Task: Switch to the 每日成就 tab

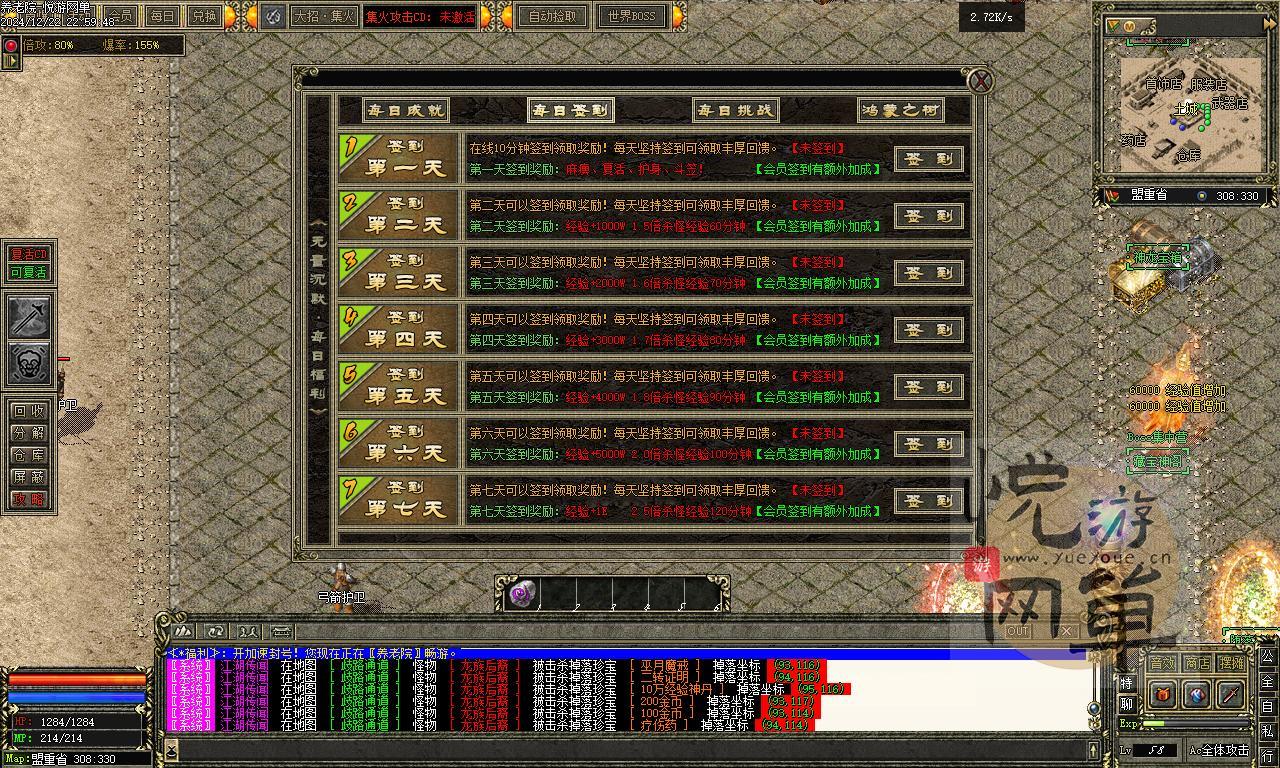Action: 392,110
